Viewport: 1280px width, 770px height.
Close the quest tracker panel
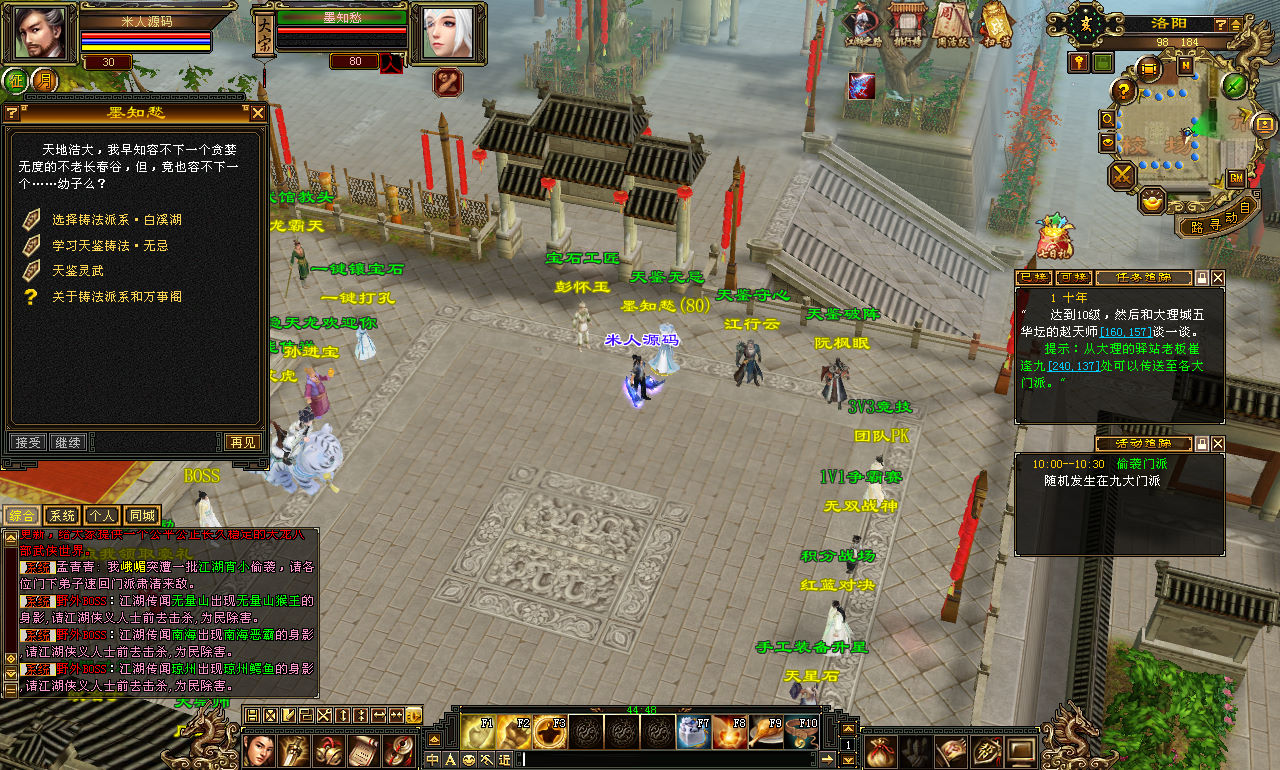click(x=1218, y=277)
